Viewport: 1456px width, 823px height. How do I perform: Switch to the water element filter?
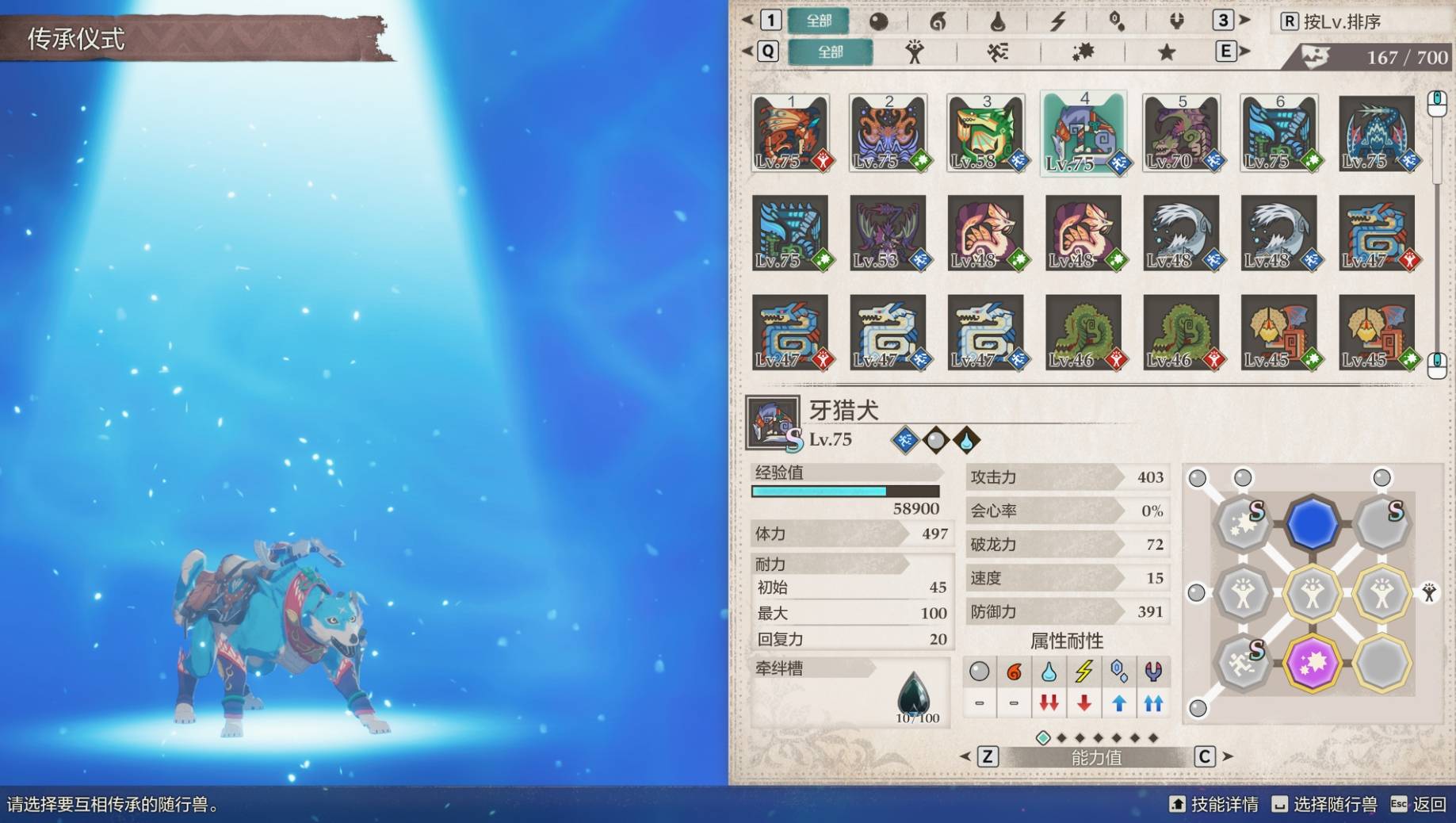998,21
